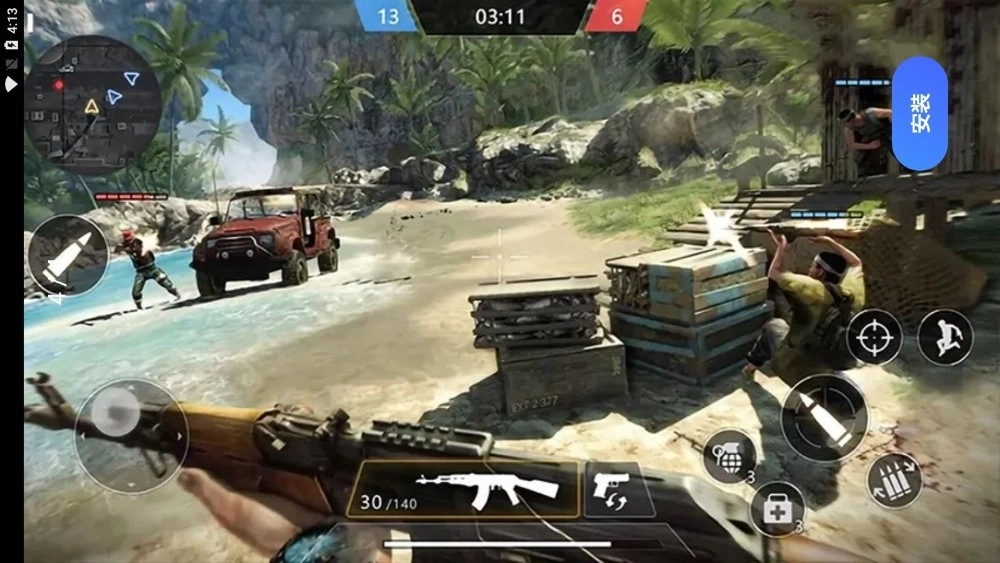Fire using the bullet button beside the reload icon
Screen dimensions: 1000x563
[x=825, y=418]
